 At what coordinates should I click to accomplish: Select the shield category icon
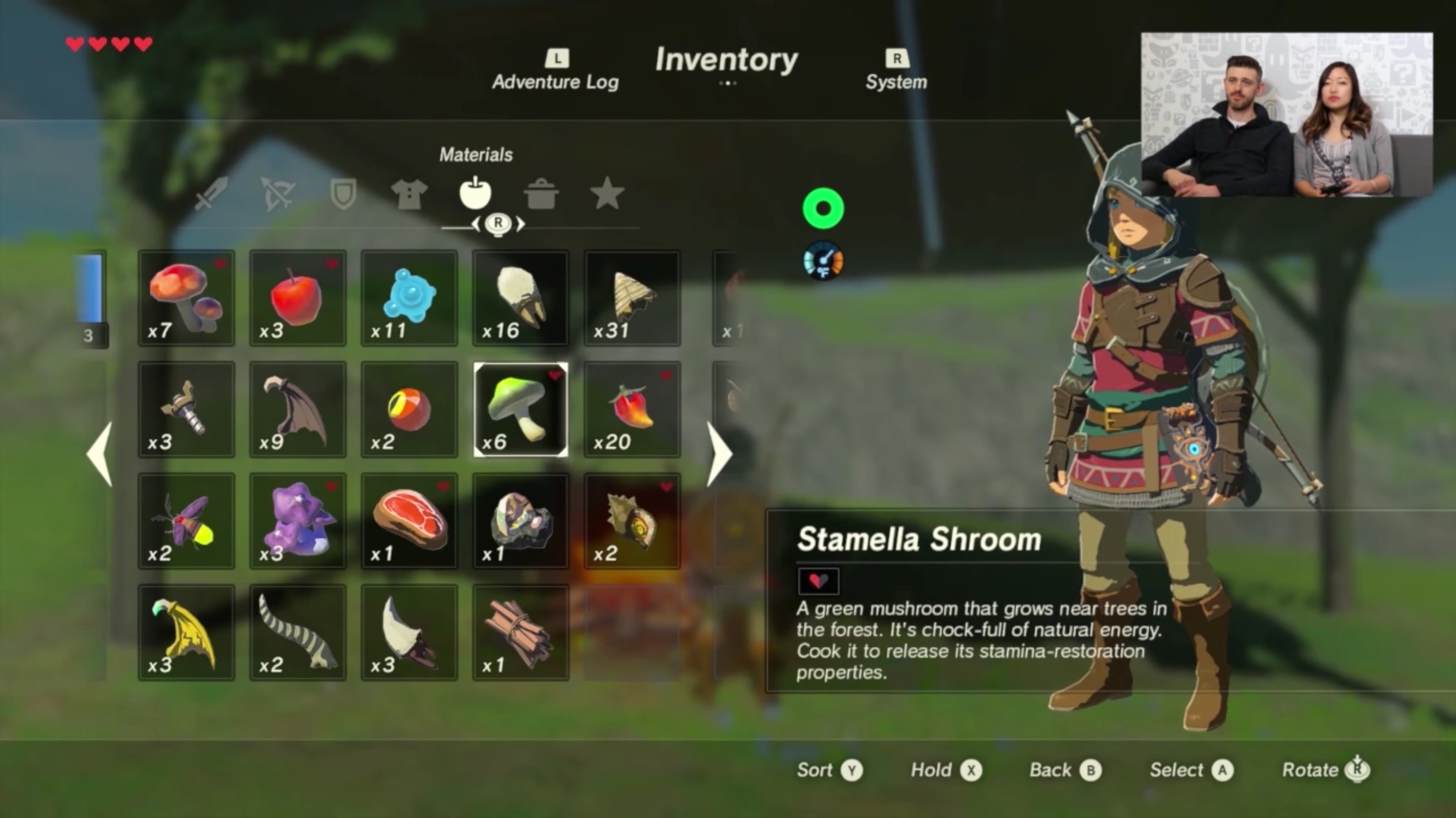tap(344, 194)
